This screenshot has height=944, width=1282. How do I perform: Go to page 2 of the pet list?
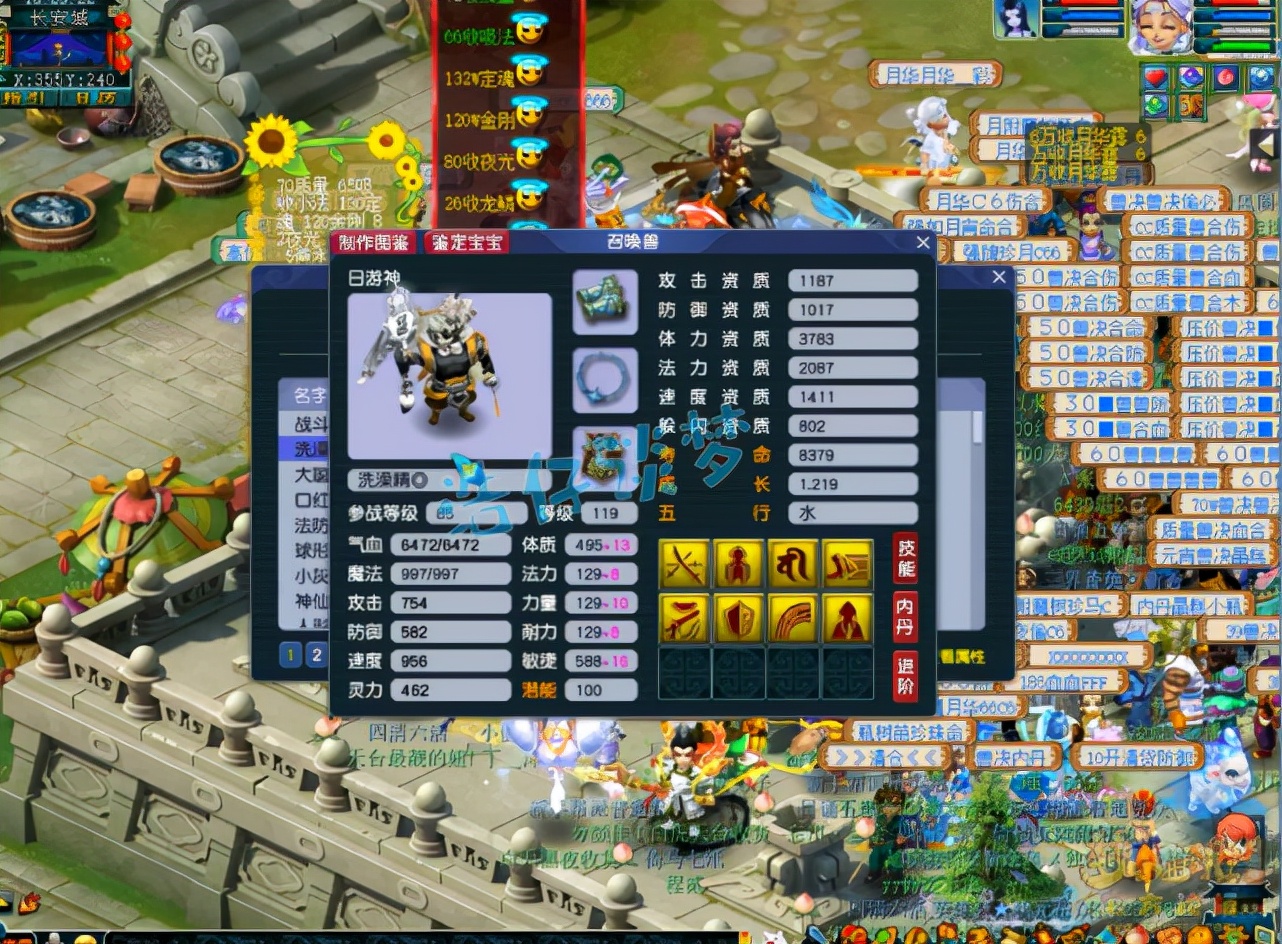(x=316, y=655)
